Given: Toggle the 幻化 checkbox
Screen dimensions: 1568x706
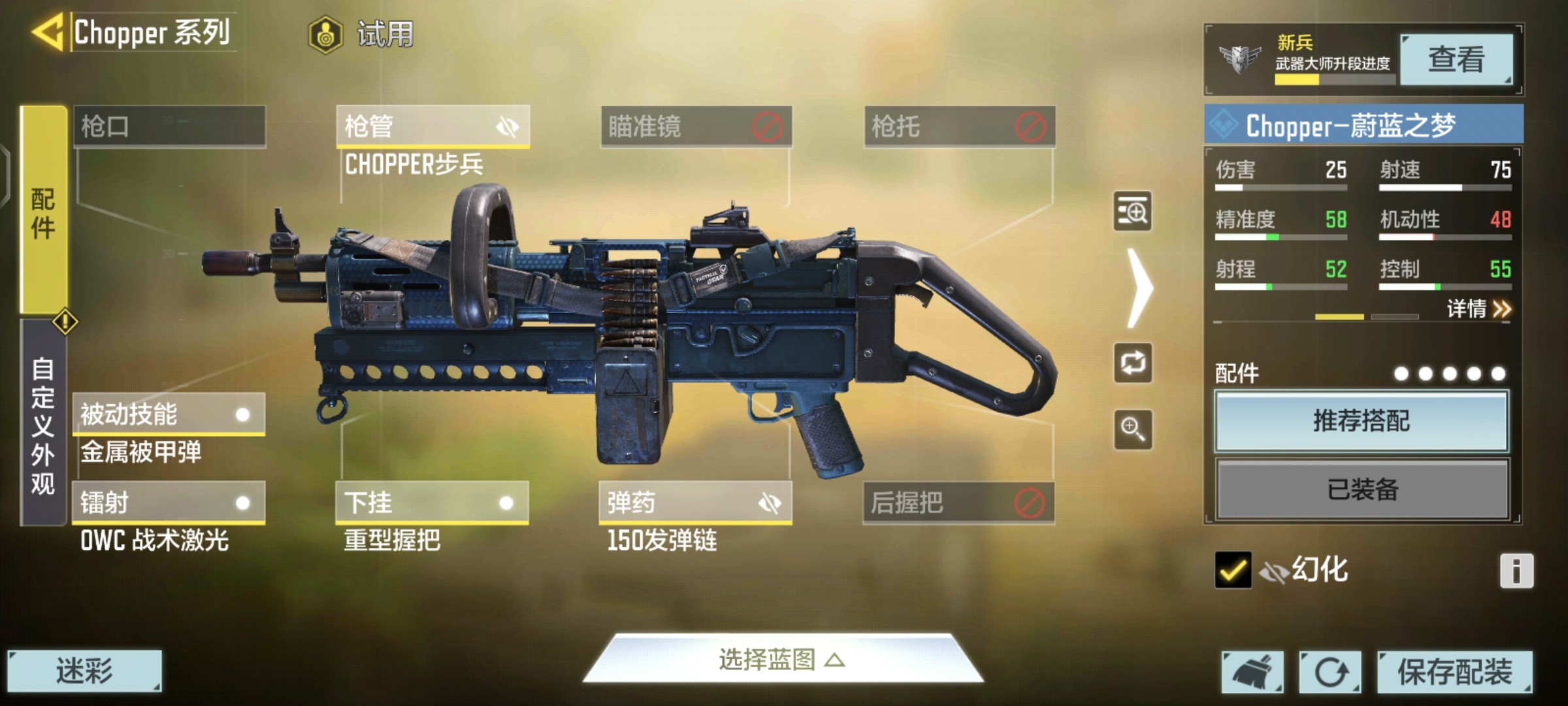Looking at the screenshot, I should tap(1233, 570).
